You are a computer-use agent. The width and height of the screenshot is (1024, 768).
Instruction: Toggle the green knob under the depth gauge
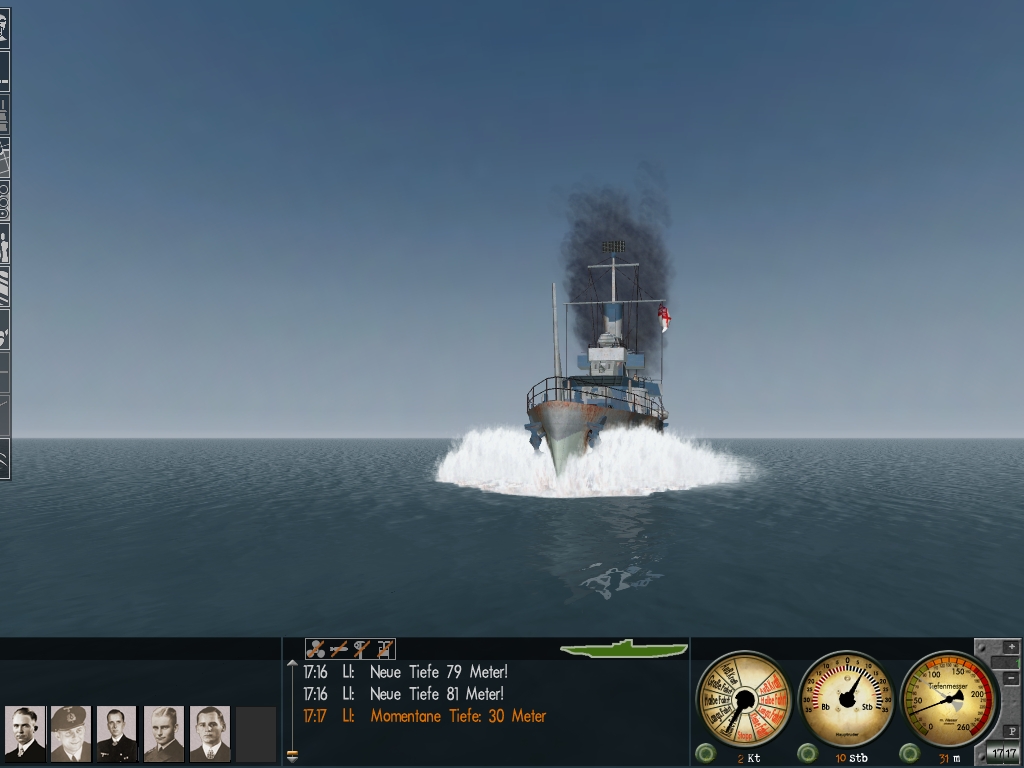click(x=909, y=752)
